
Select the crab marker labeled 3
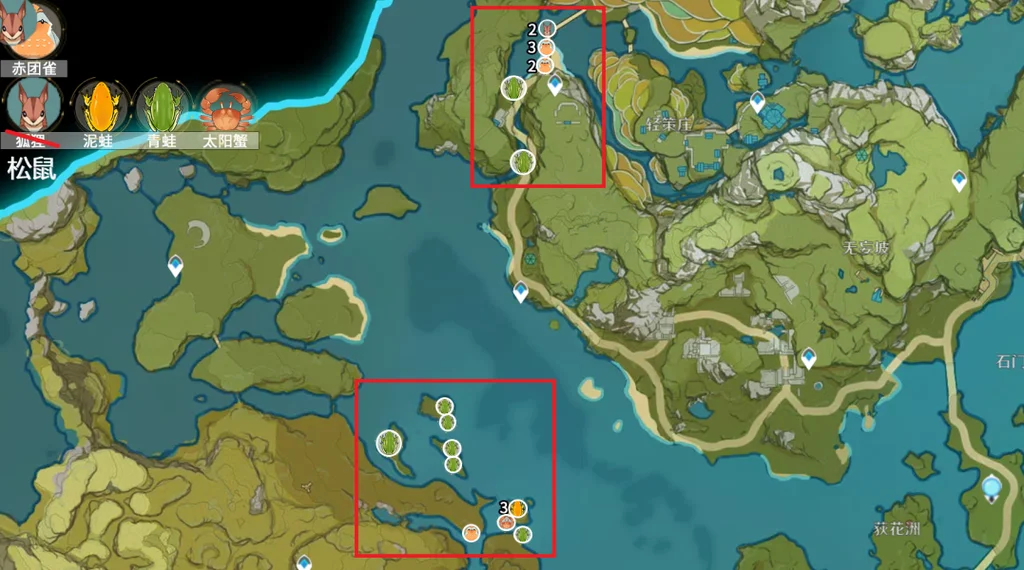tap(547, 47)
